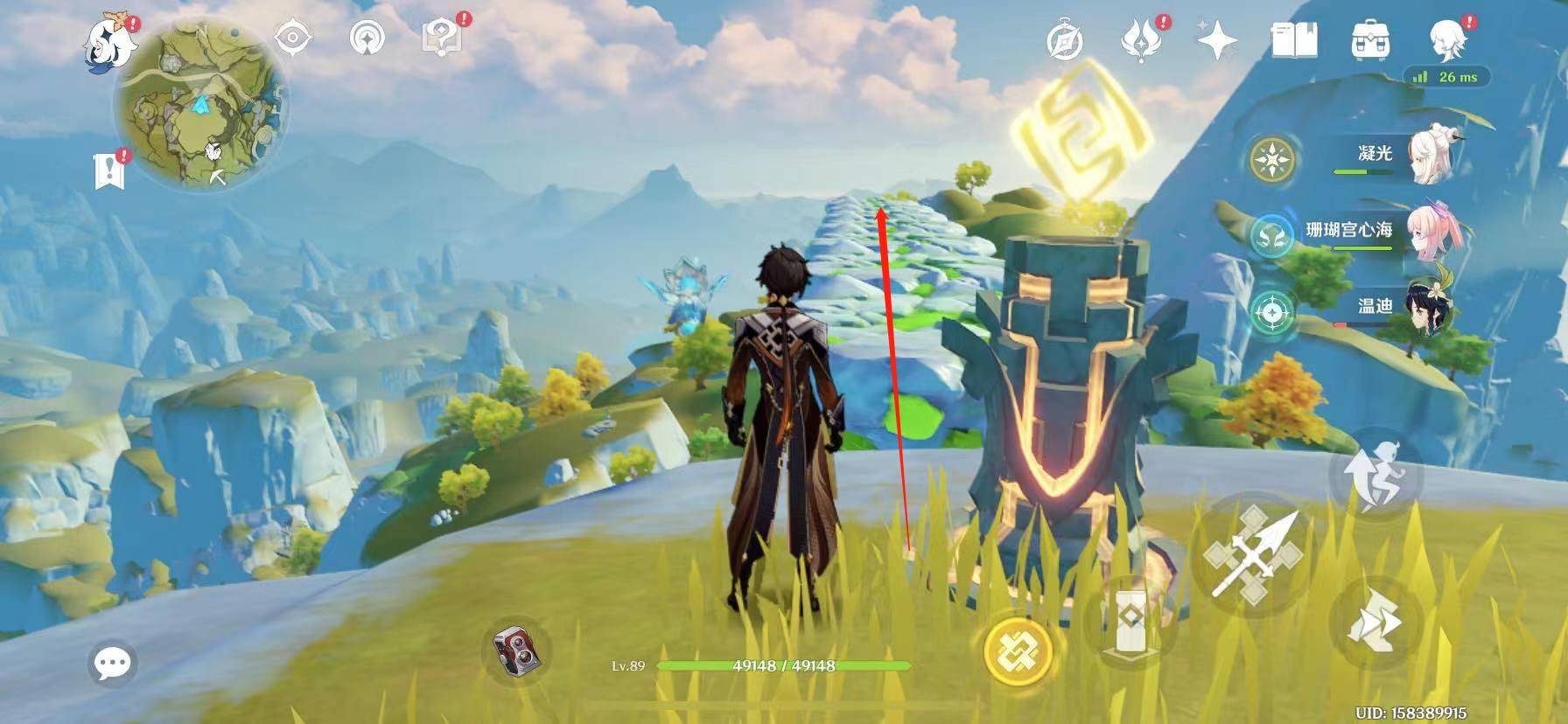Image resolution: width=1568 pixels, height=724 pixels.
Task: Open the chat speech bubble
Action: (113, 663)
